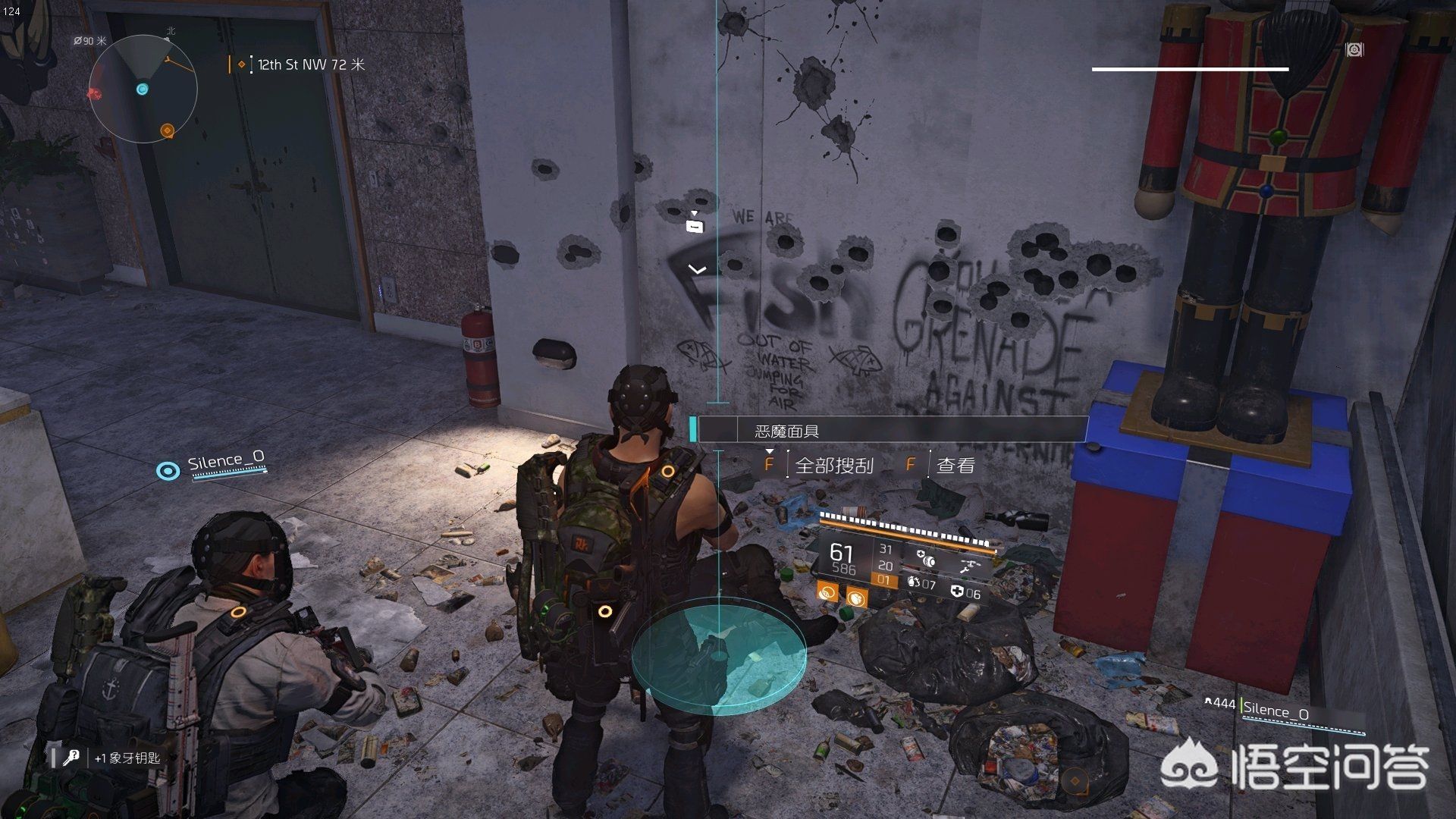Viewport: 1456px width, 819px height.
Task: Activate the left orange skill icon
Action: click(827, 592)
